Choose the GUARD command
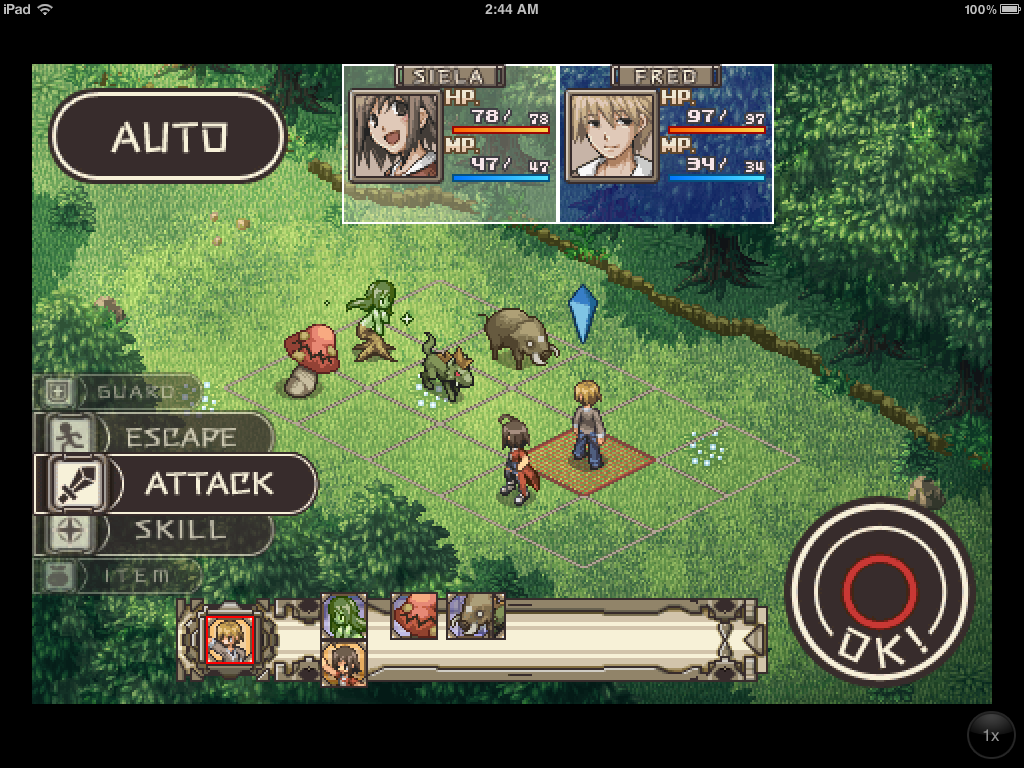This screenshot has height=768, width=1024. click(x=118, y=392)
